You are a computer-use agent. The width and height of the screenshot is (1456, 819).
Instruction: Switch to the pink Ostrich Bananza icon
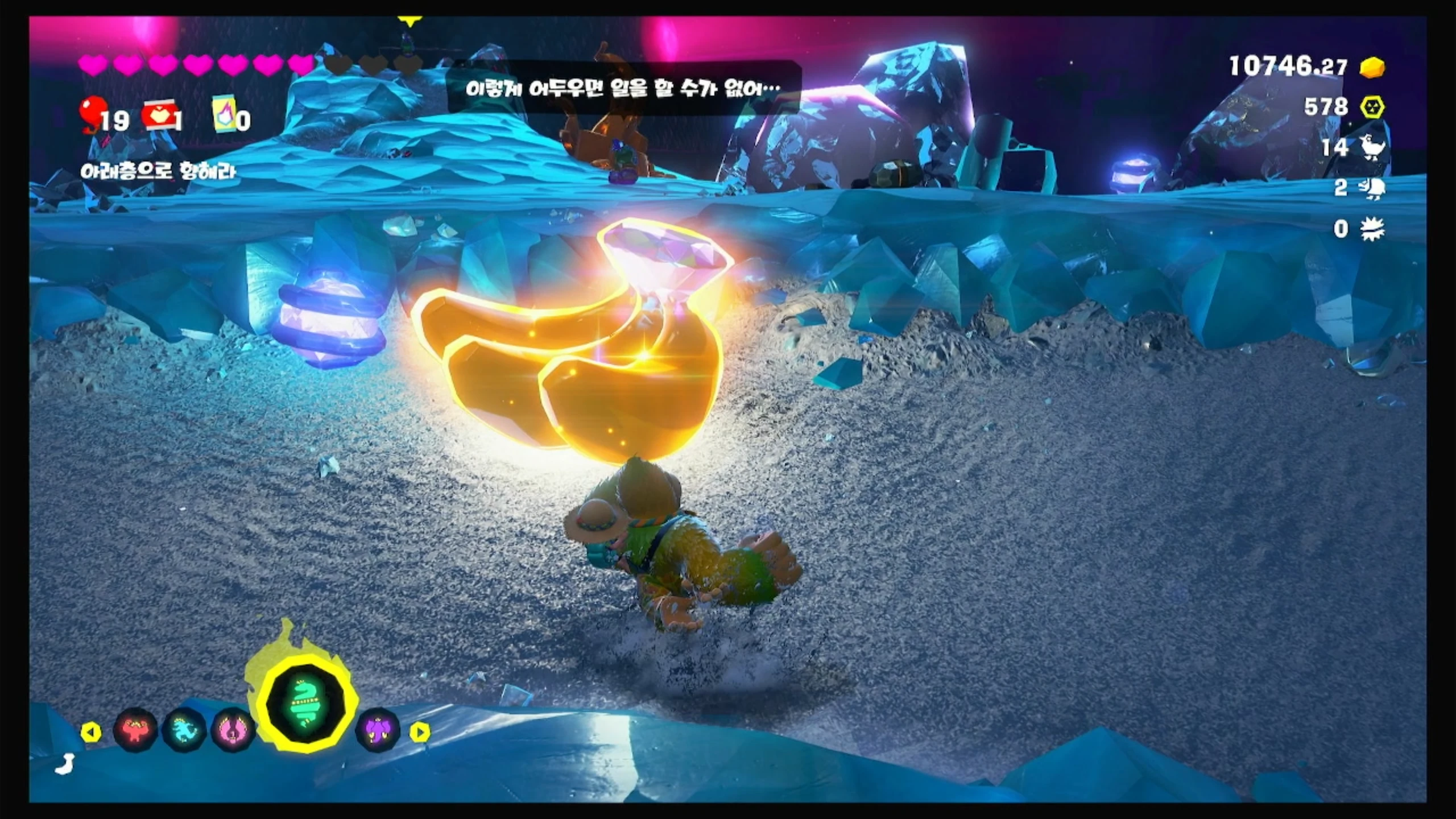coord(233,729)
